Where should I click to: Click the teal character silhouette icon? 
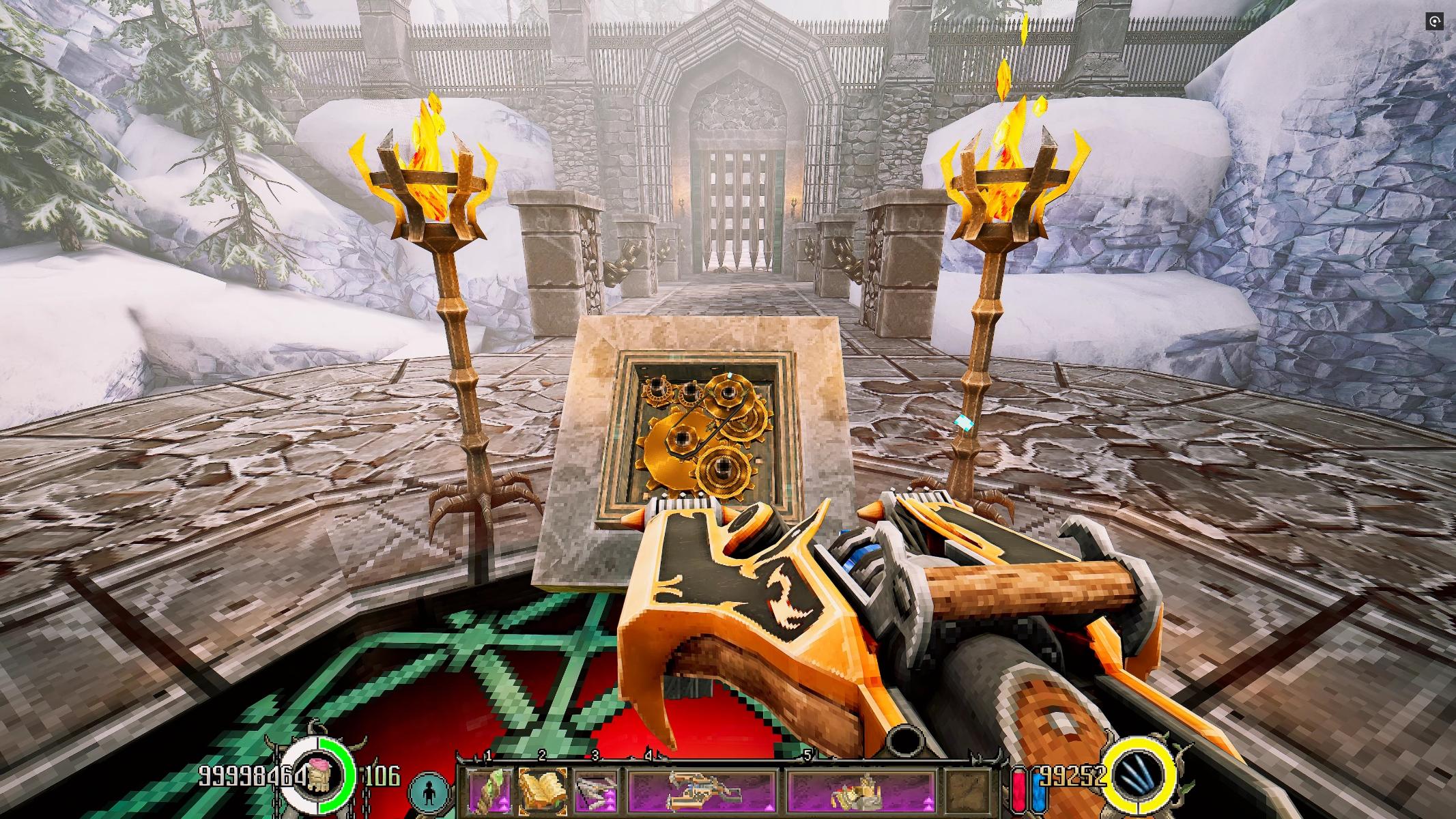pyautogui.click(x=429, y=777)
